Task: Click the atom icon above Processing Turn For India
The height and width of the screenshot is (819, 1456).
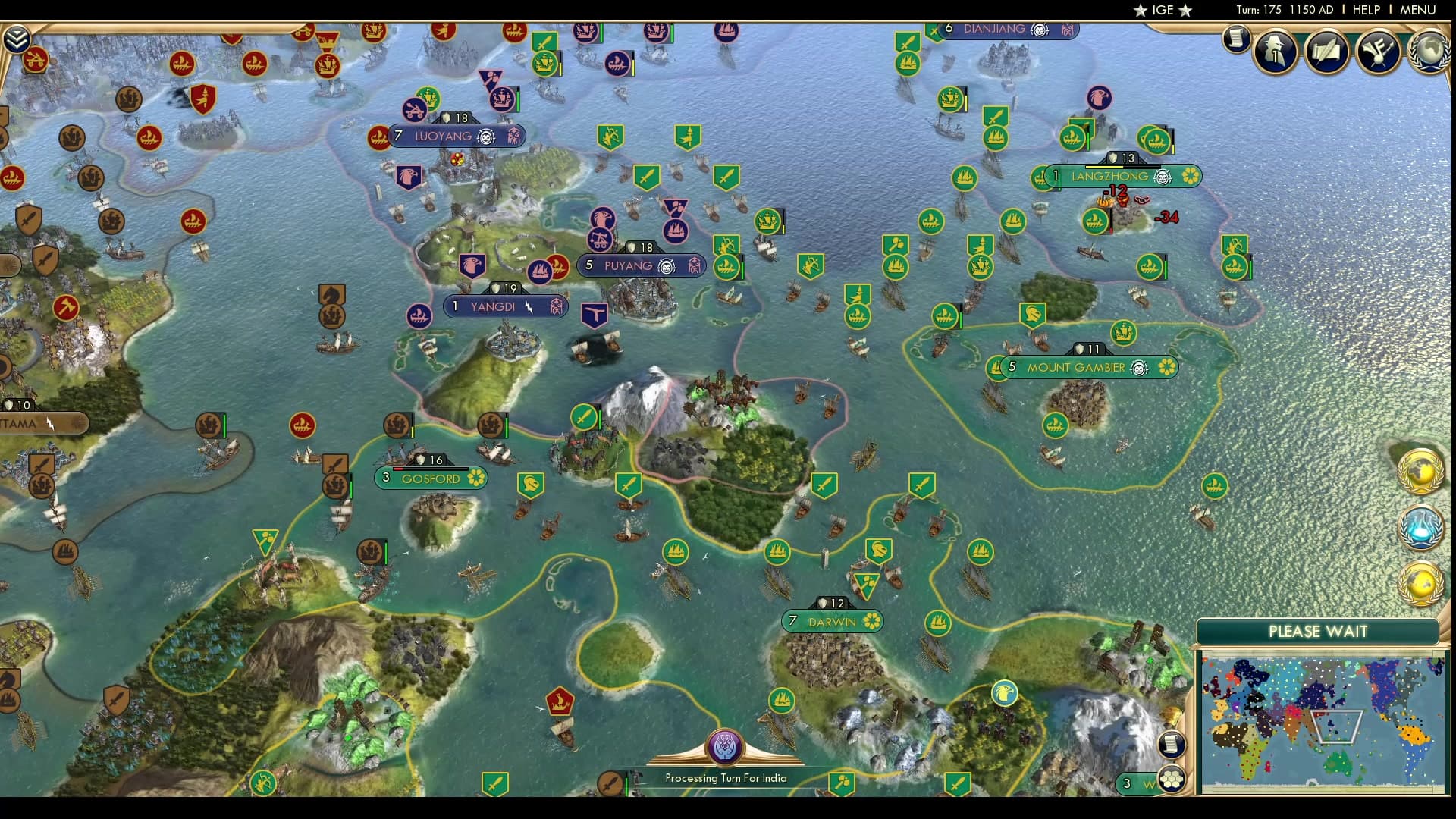Action: coord(726,747)
